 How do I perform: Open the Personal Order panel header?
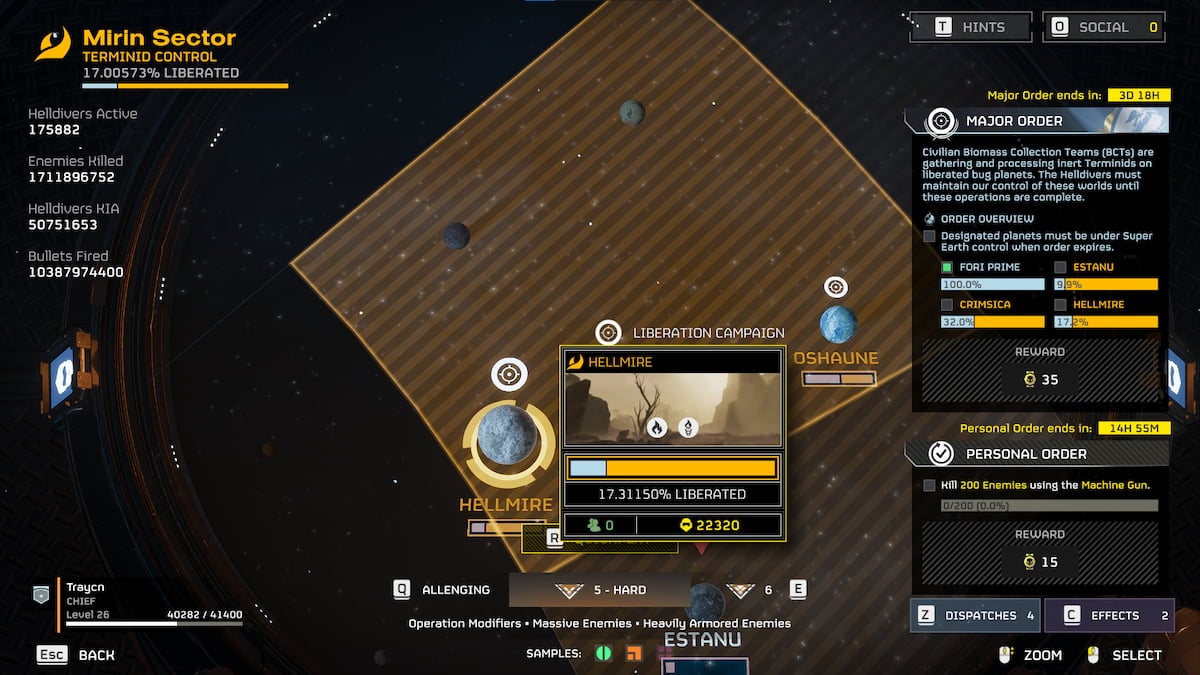click(1036, 454)
